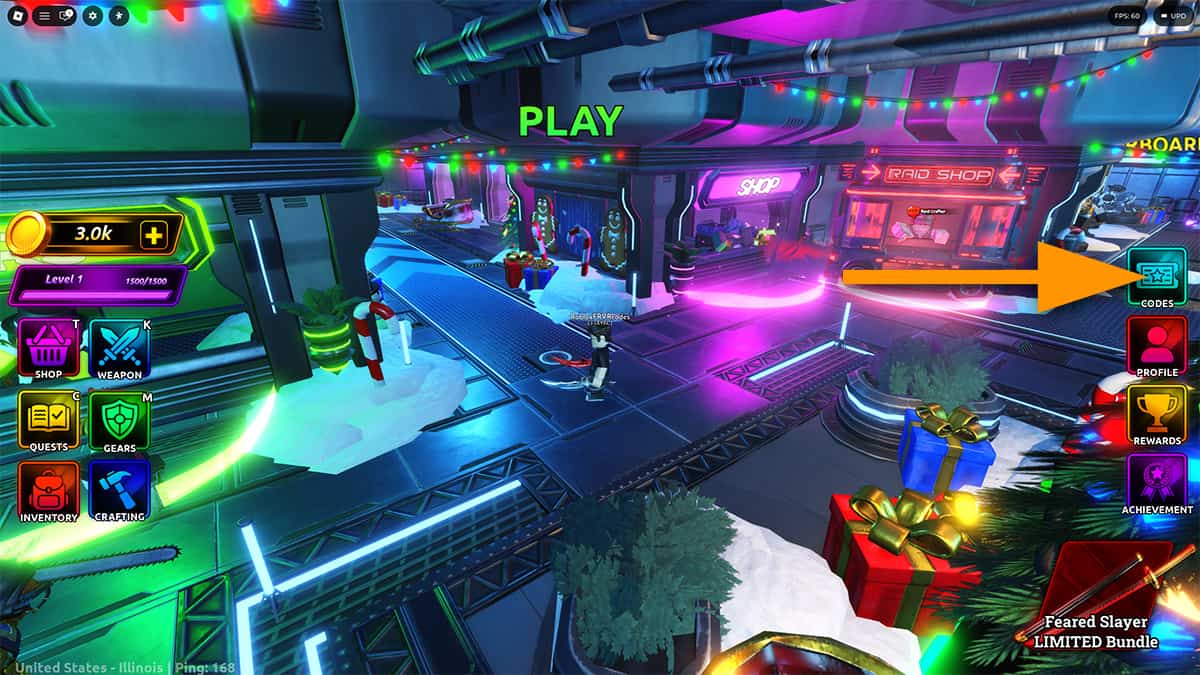The width and height of the screenshot is (1200, 675).
Task: Show the Achievement panel
Action: [1157, 482]
